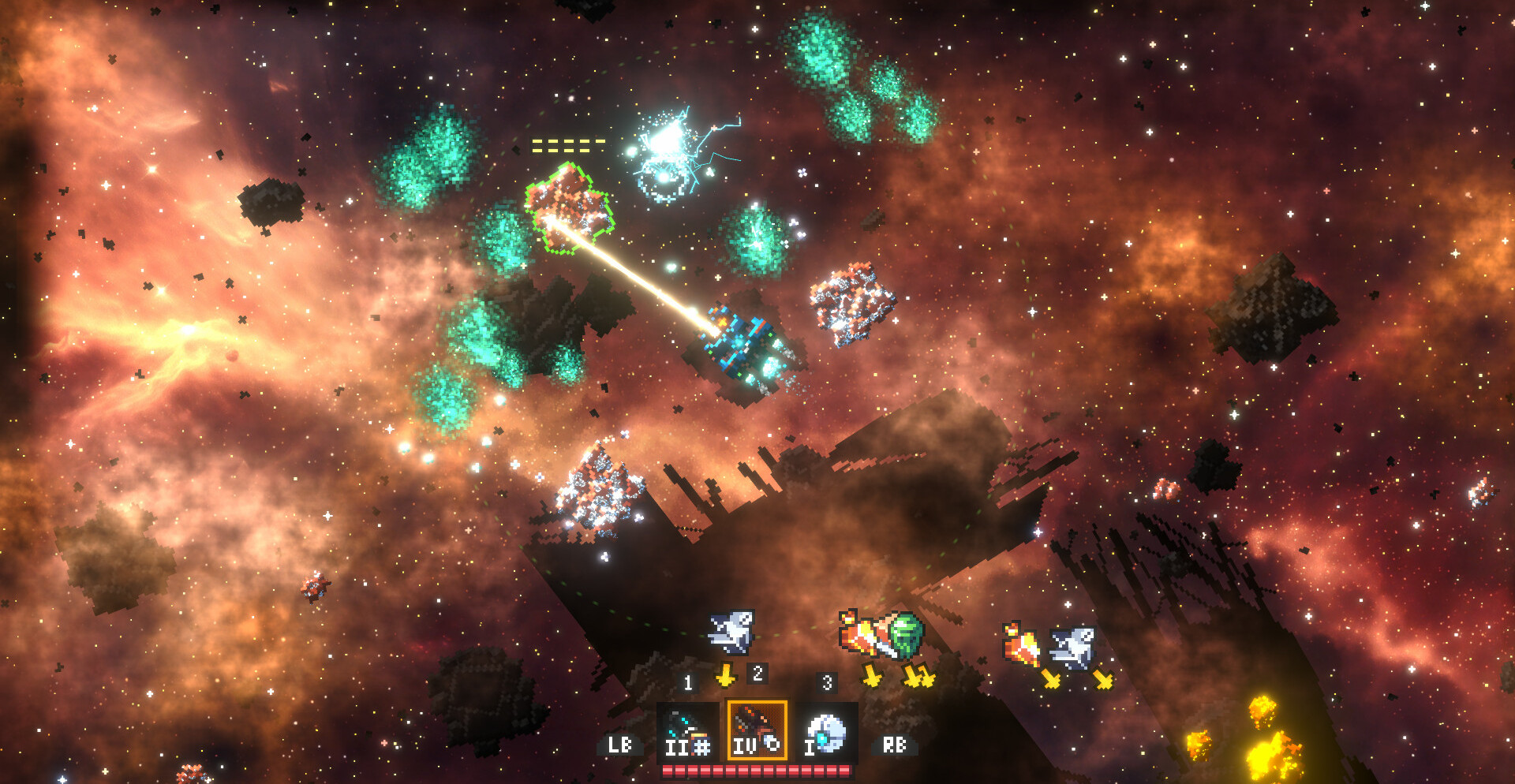
Task: Select the highlighted tier IV mining laser slot
Action: tap(757, 731)
